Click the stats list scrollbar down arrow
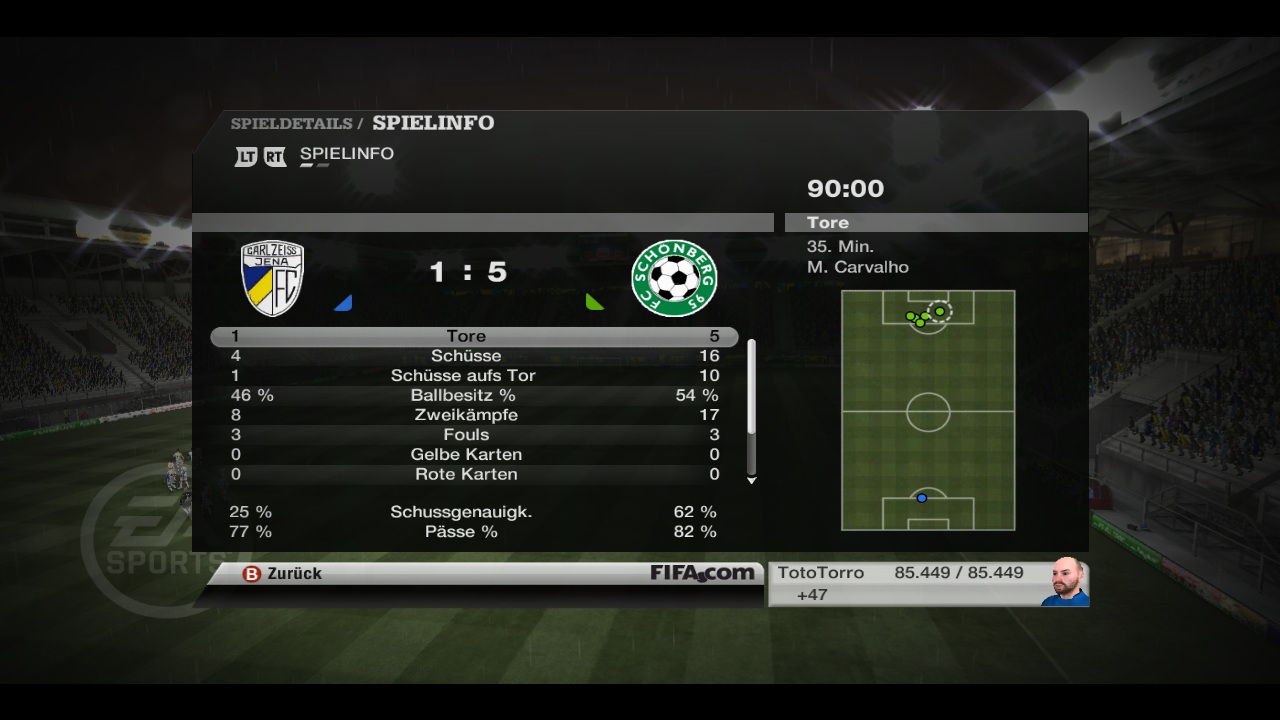 (752, 481)
